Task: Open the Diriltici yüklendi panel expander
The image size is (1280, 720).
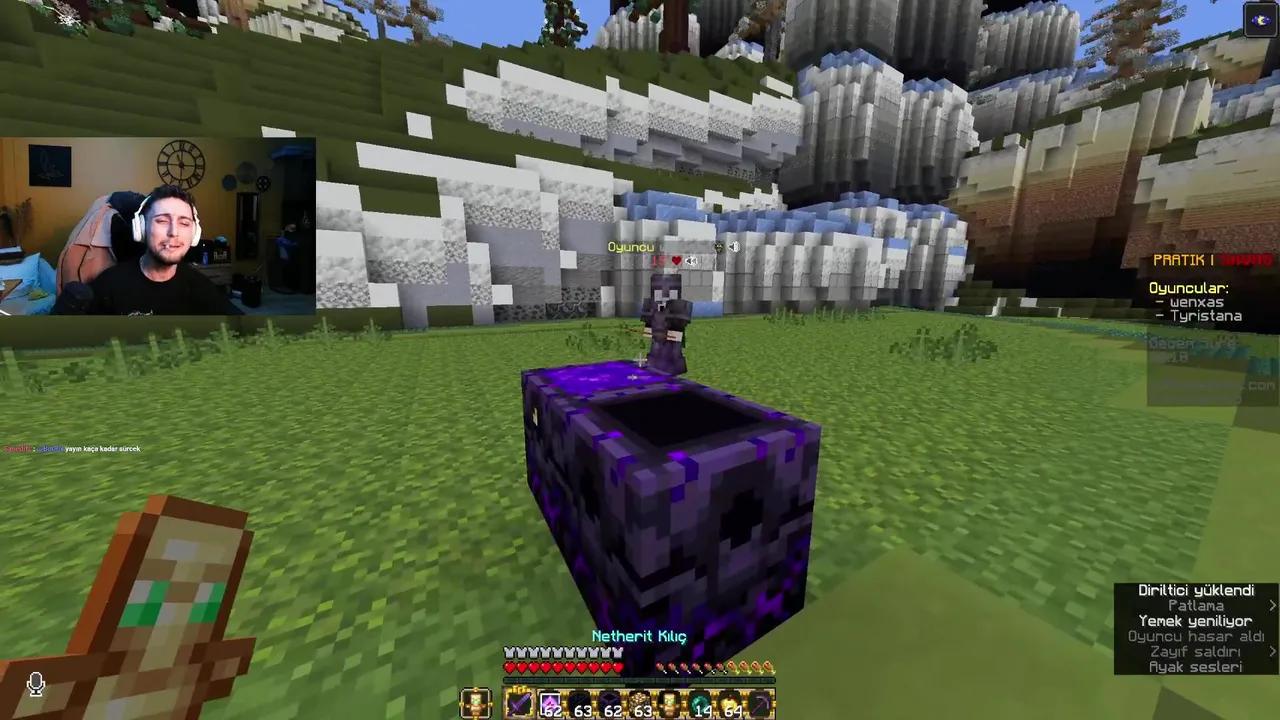Action: point(1196,590)
